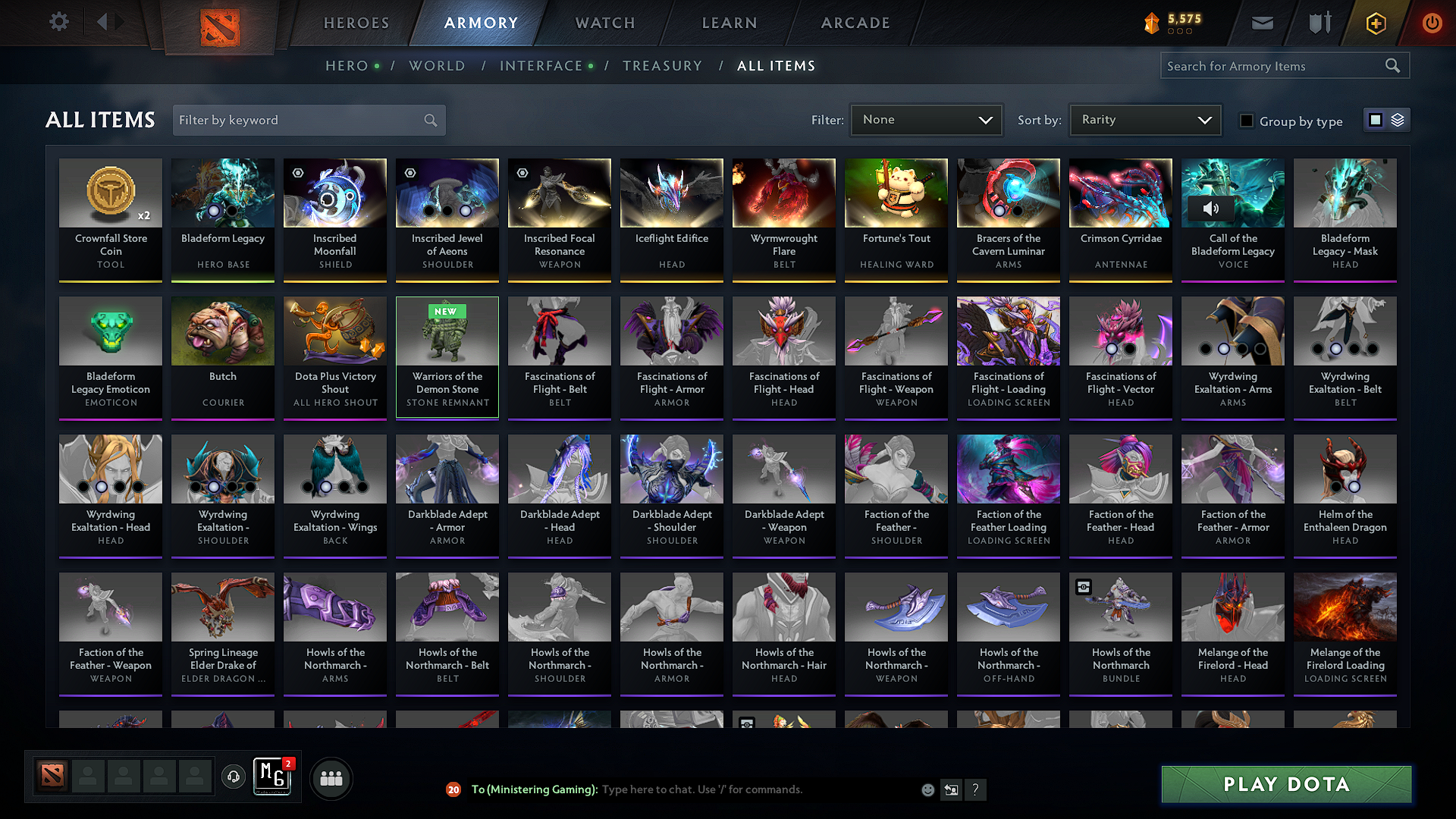Image resolution: width=1456 pixels, height=819 pixels.
Task: Toggle the stacked layers view icon at top right
Action: tap(1396, 119)
